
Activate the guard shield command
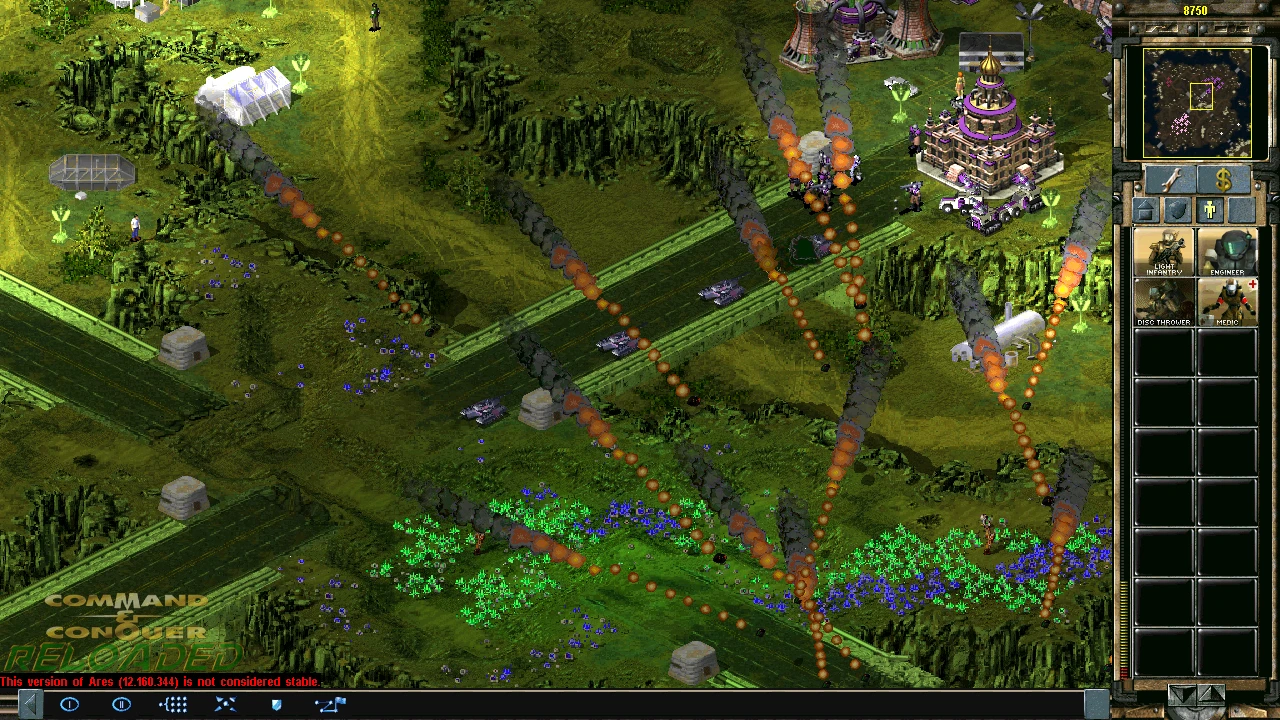pos(277,705)
